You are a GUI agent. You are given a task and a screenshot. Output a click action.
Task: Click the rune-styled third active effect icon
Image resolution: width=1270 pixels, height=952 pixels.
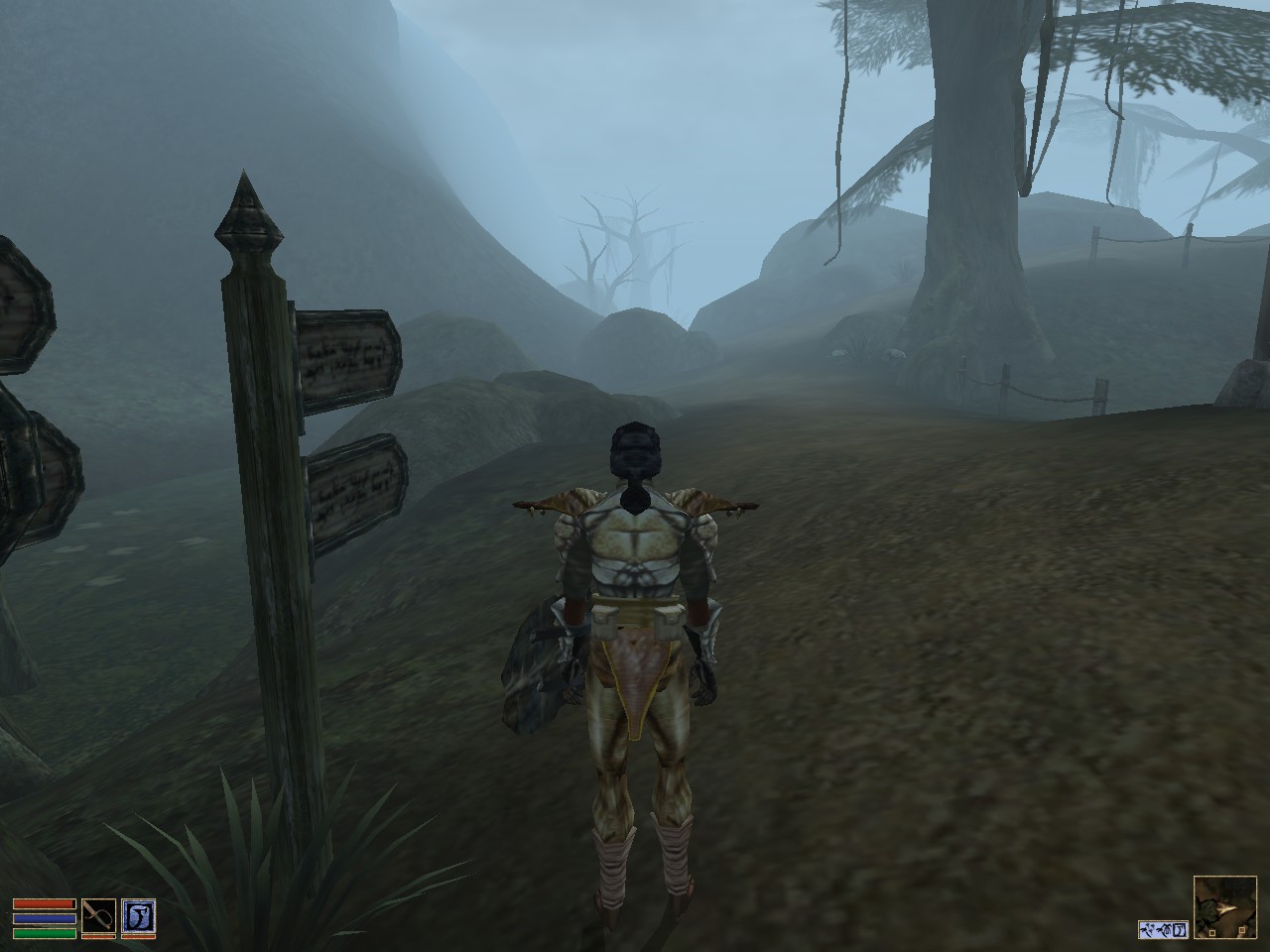point(1179,929)
